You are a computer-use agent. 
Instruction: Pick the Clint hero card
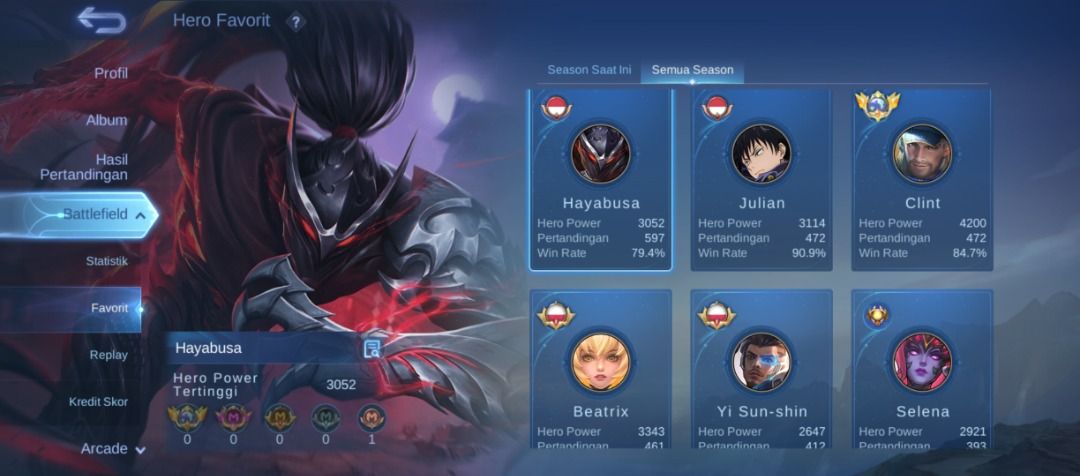(922, 180)
